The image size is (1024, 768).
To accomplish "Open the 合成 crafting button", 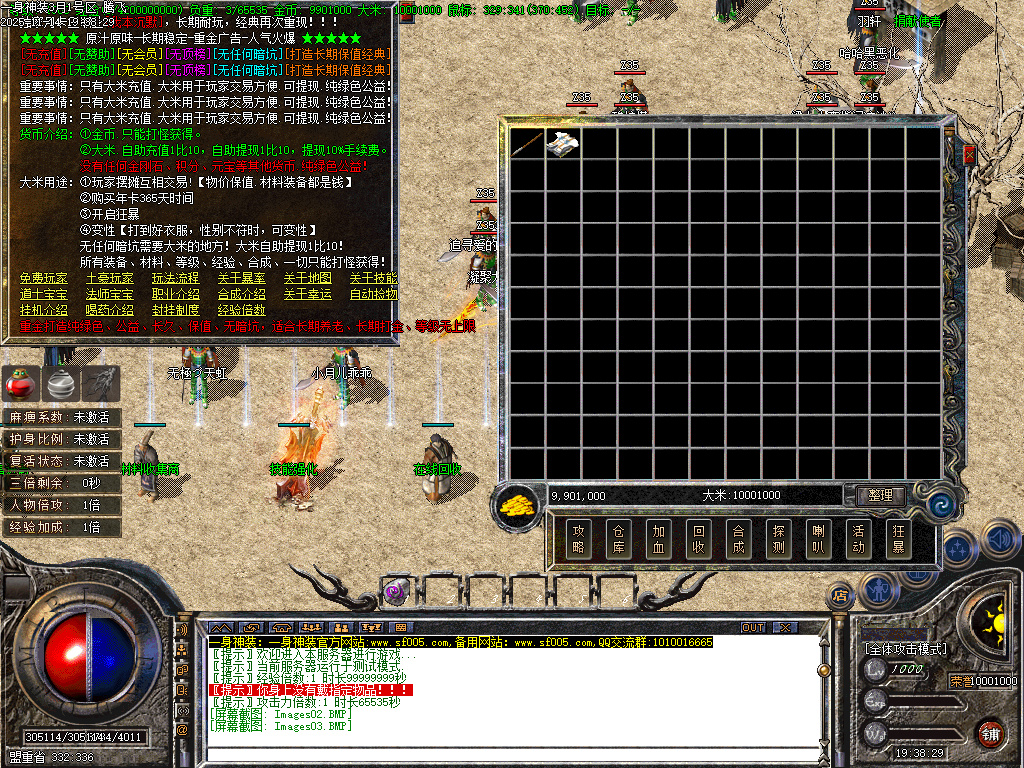I will pos(738,540).
